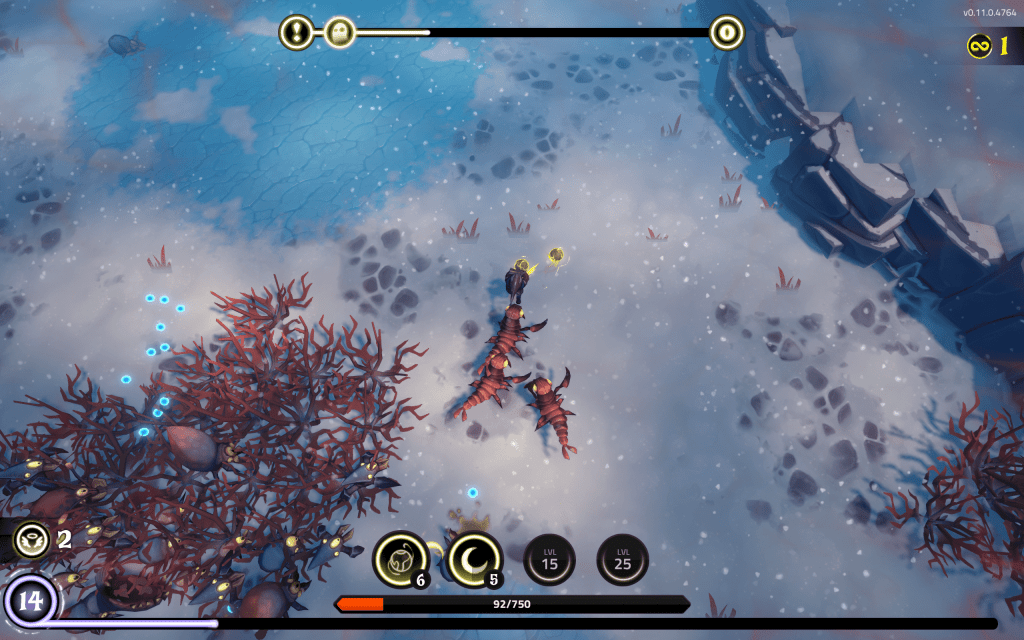Activate the bomb ability icon

click(x=400, y=558)
